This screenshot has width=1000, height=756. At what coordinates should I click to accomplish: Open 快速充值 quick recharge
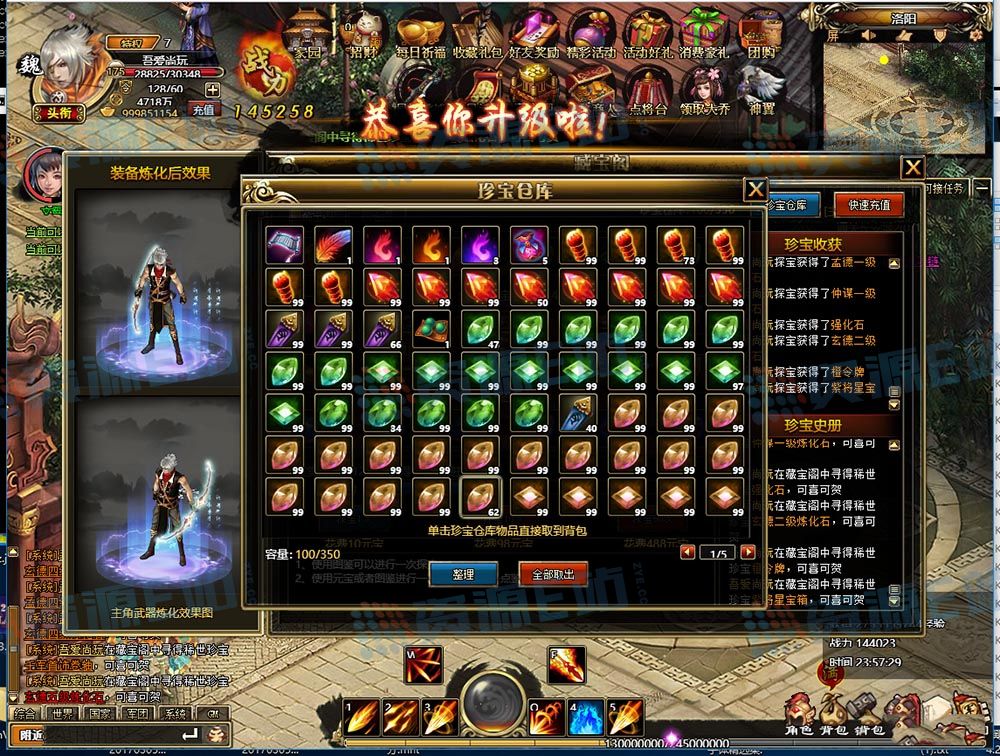869,205
